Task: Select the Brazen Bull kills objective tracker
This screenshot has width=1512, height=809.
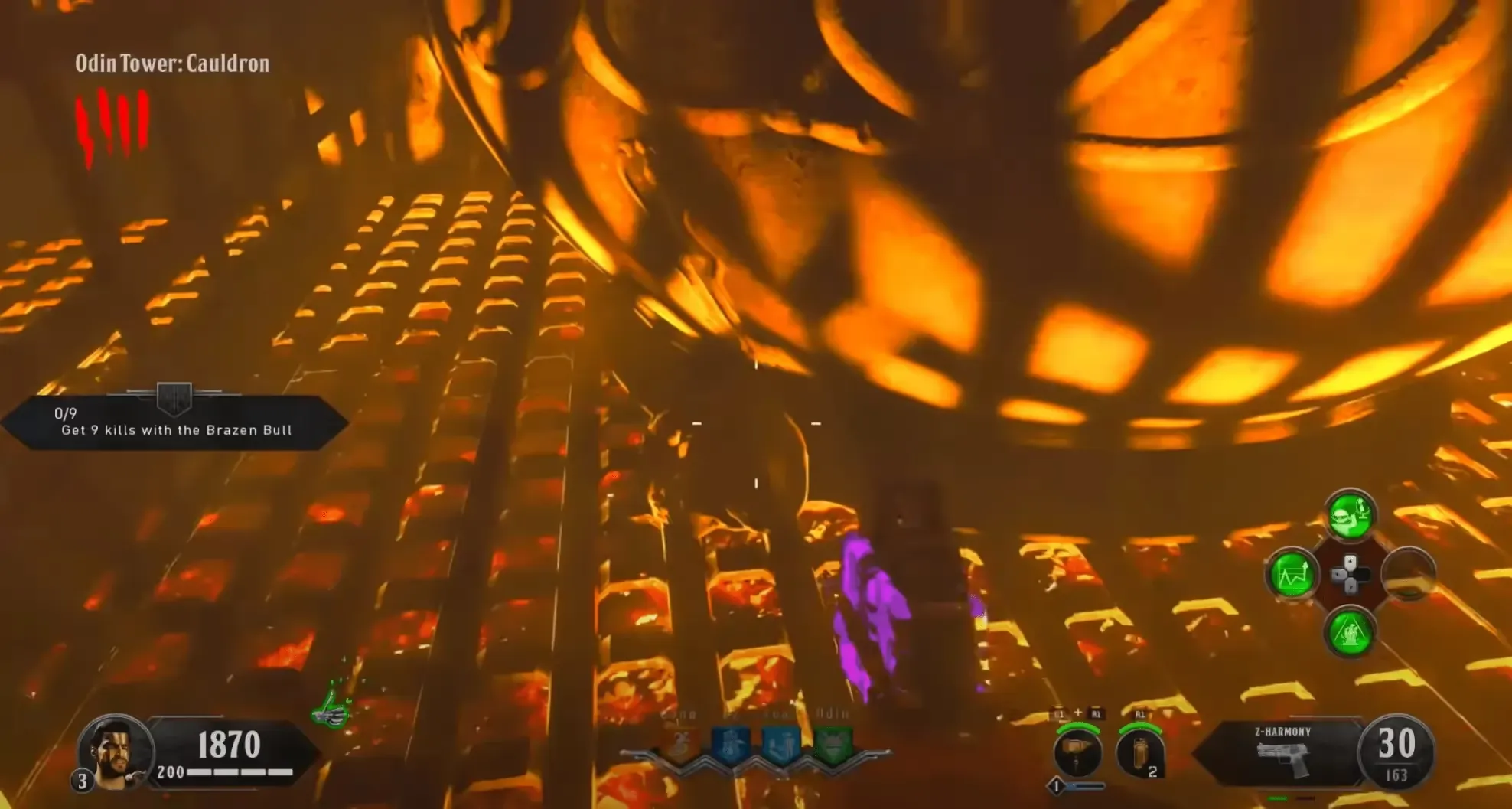Action: (x=175, y=422)
